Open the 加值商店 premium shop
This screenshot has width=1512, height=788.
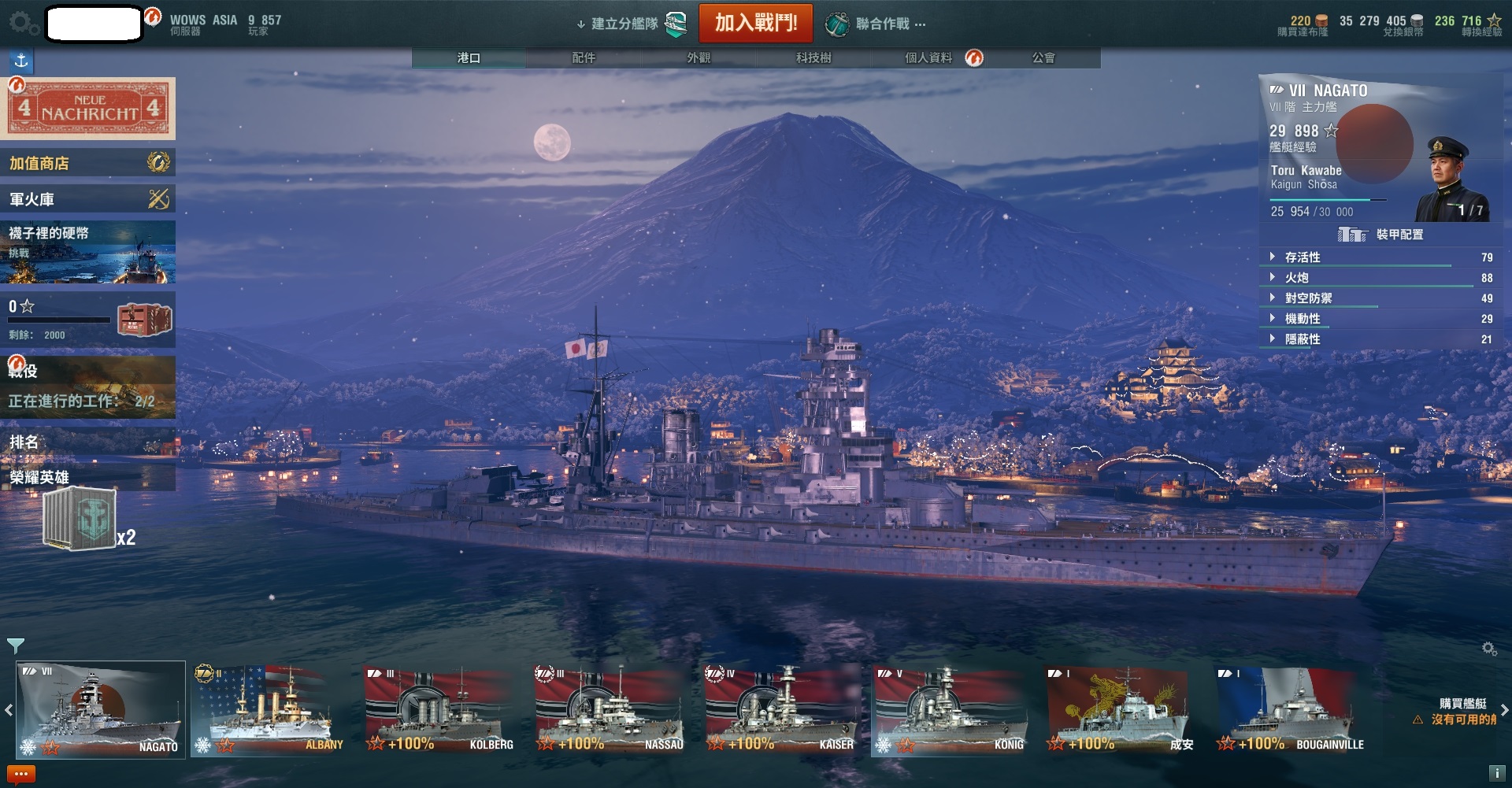(x=87, y=163)
